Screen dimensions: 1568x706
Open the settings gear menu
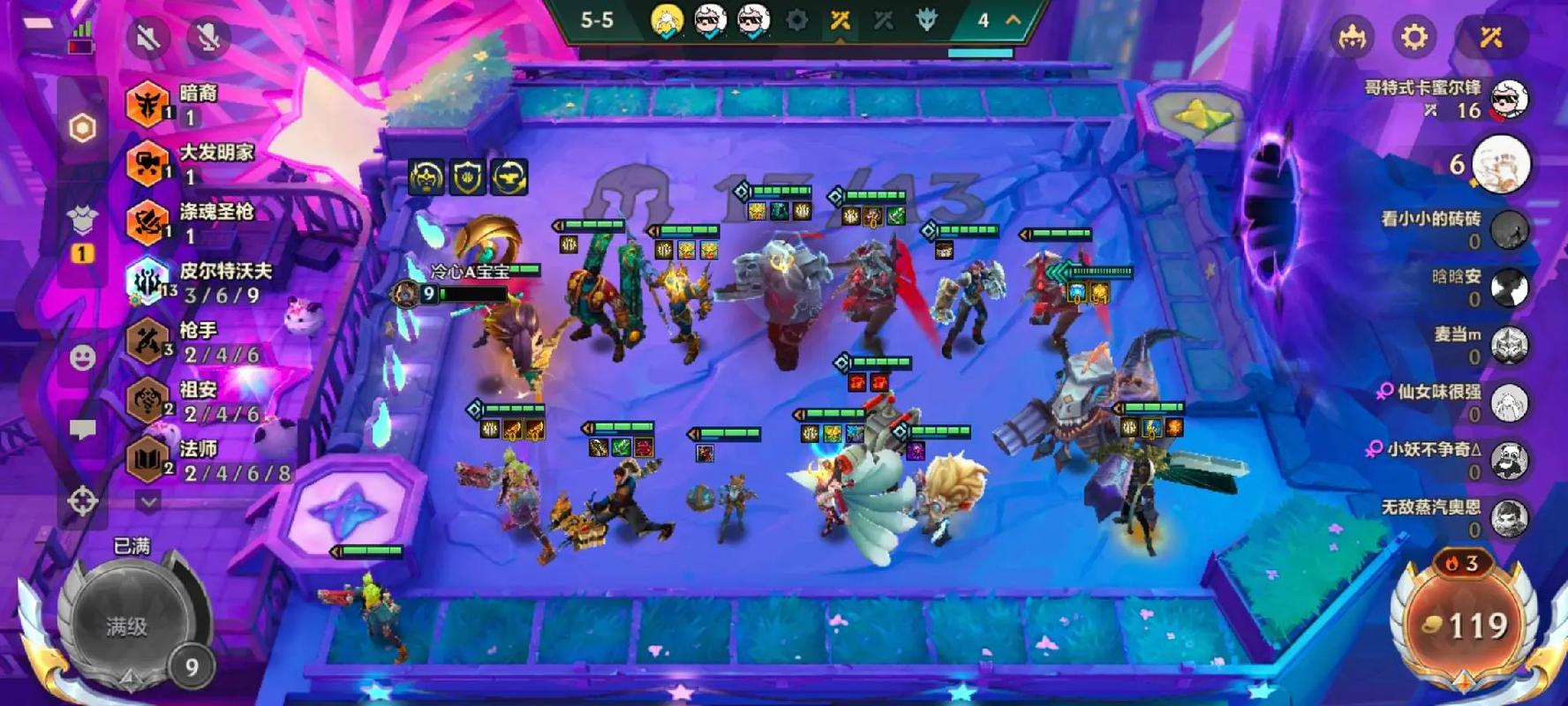point(1413,37)
